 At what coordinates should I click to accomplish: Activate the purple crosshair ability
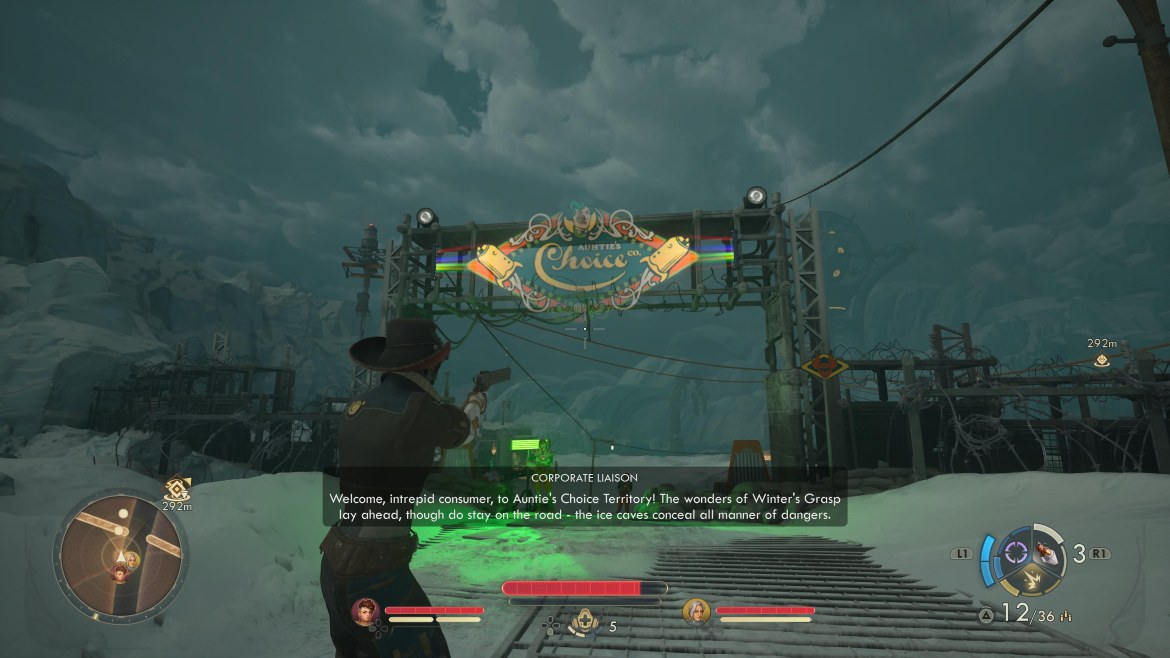[x=1017, y=552]
